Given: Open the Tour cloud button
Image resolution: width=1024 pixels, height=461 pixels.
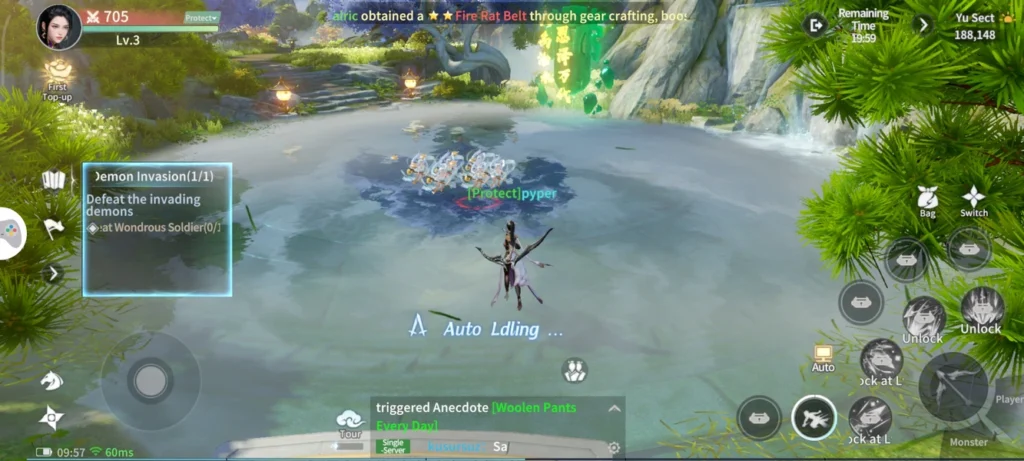Looking at the screenshot, I should pyautogui.click(x=350, y=423).
